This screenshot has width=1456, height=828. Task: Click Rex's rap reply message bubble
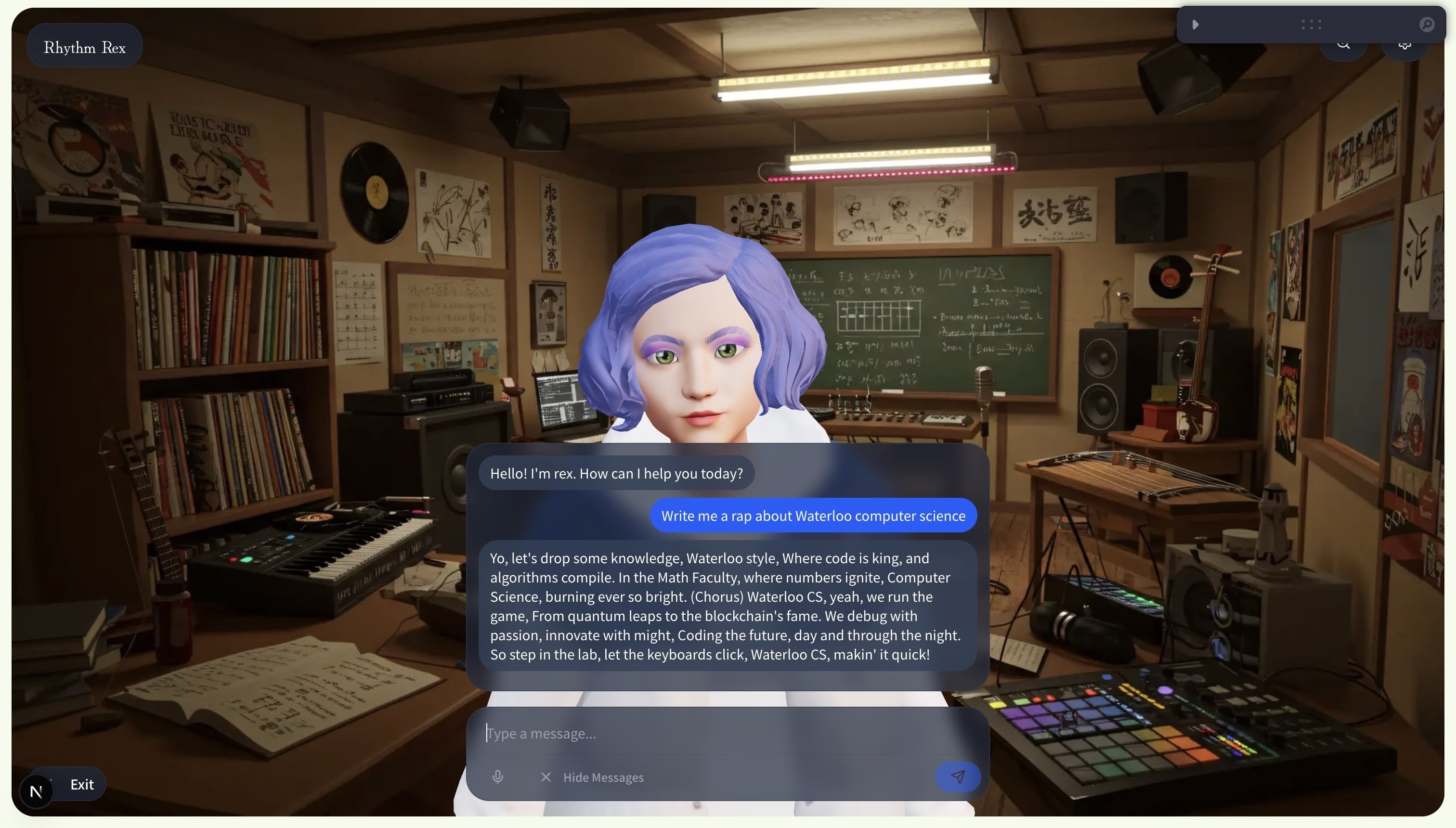(727, 606)
